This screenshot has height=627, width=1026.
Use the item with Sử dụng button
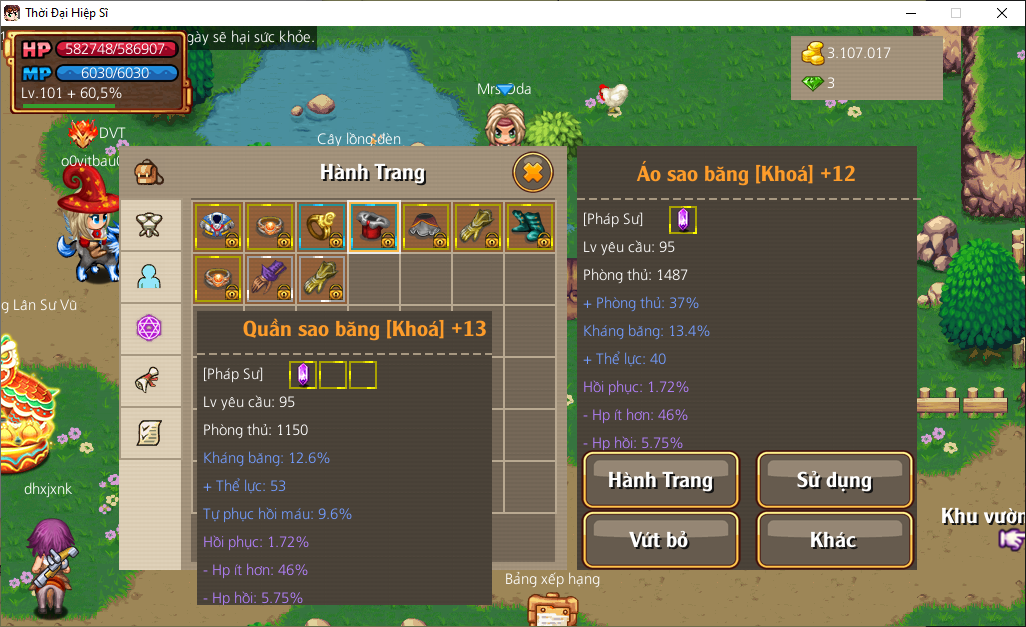834,480
